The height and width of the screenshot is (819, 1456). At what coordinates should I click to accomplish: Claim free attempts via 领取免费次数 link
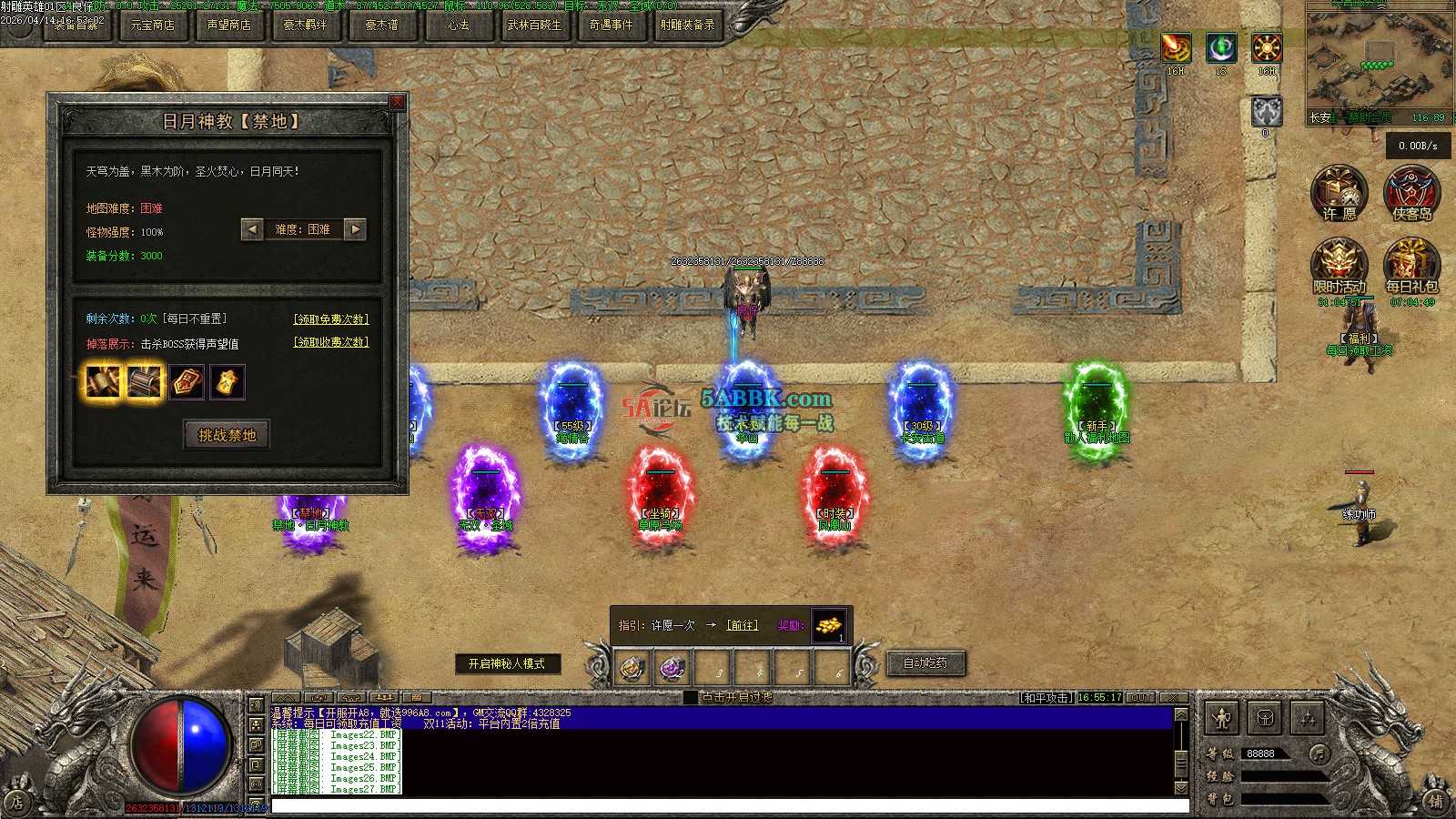[x=331, y=319]
